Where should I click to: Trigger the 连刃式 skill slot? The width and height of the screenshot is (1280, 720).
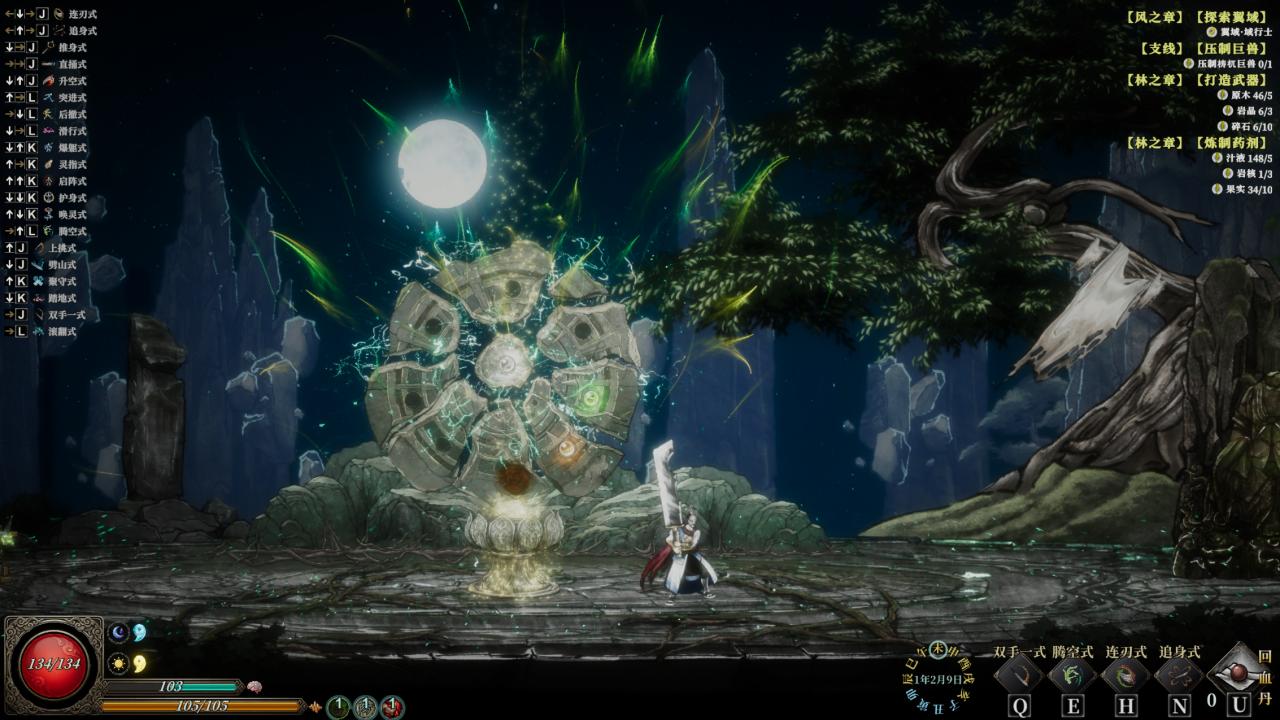(1126, 676)
